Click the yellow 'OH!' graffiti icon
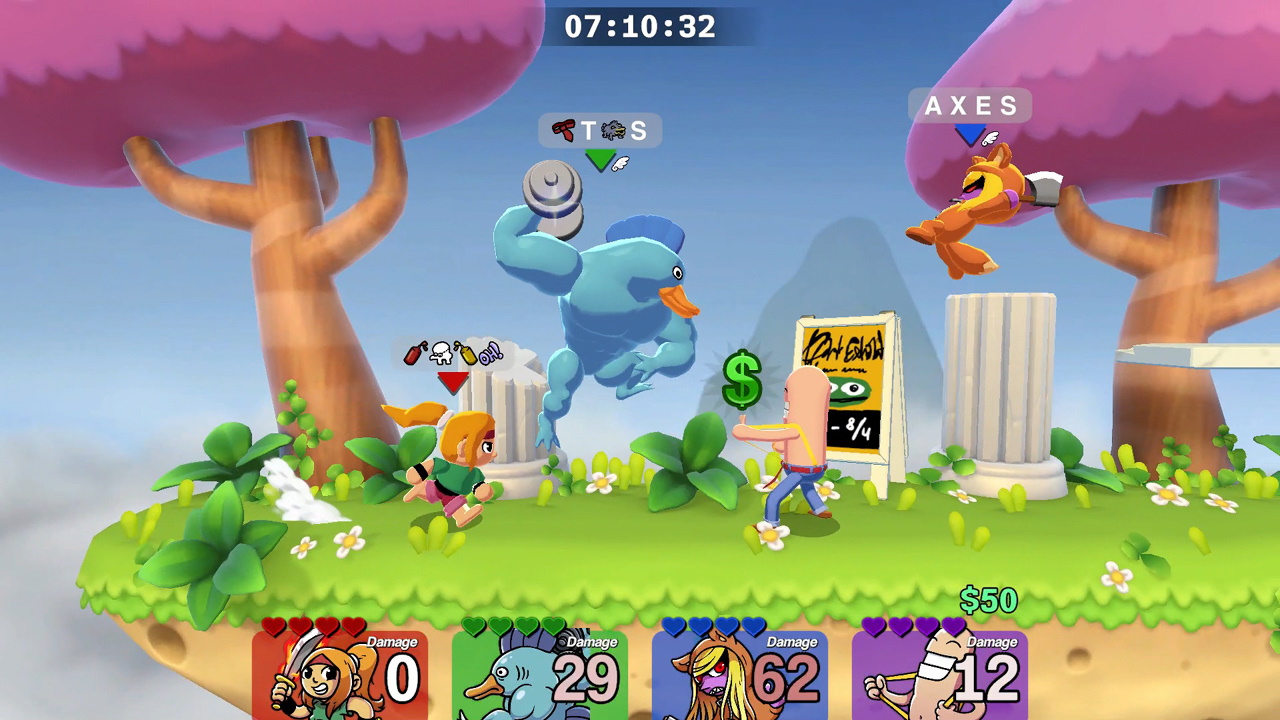Image resolution: width=1280 pixels, height=720 pixels. (490, 352)
